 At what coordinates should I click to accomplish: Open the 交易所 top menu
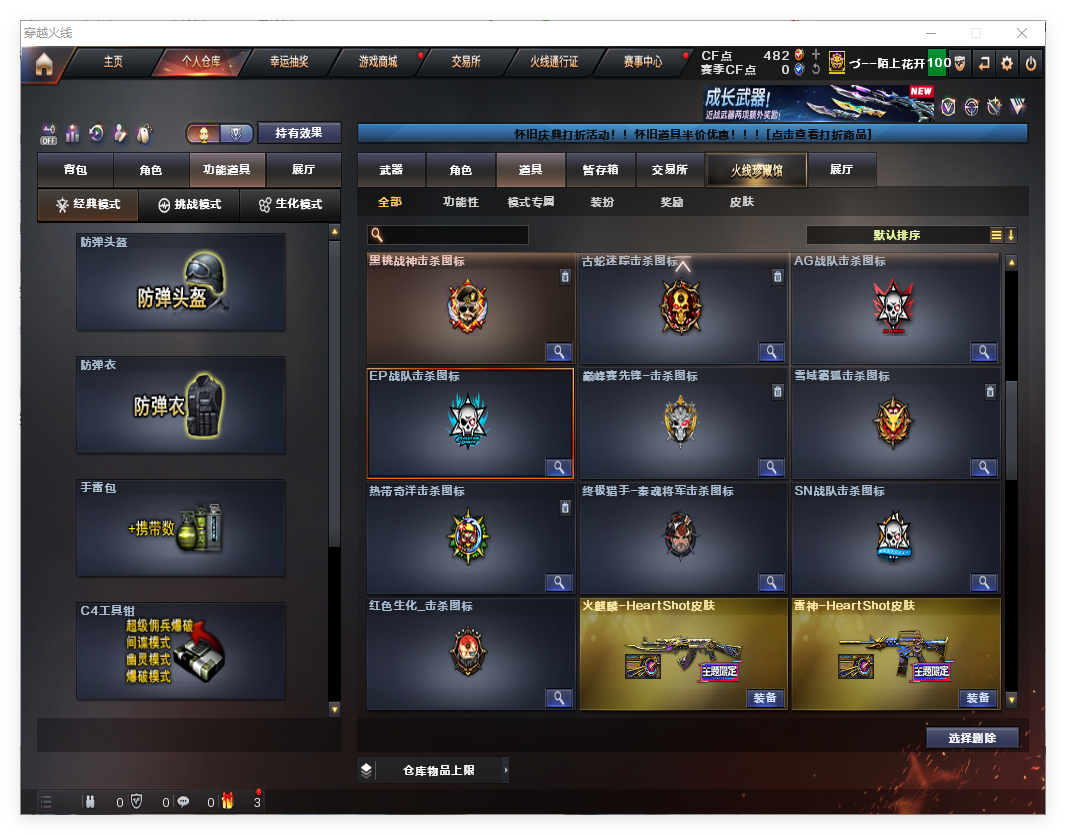point(466,62)
